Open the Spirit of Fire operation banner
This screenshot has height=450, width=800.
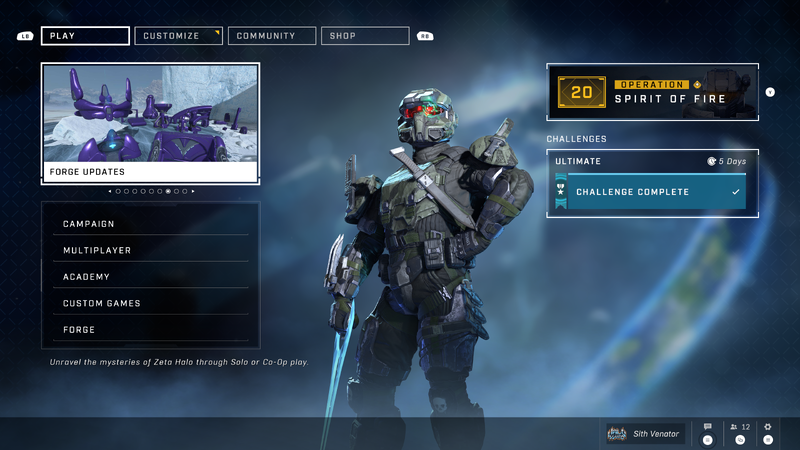pyautogui.click(x=652, y=92)
